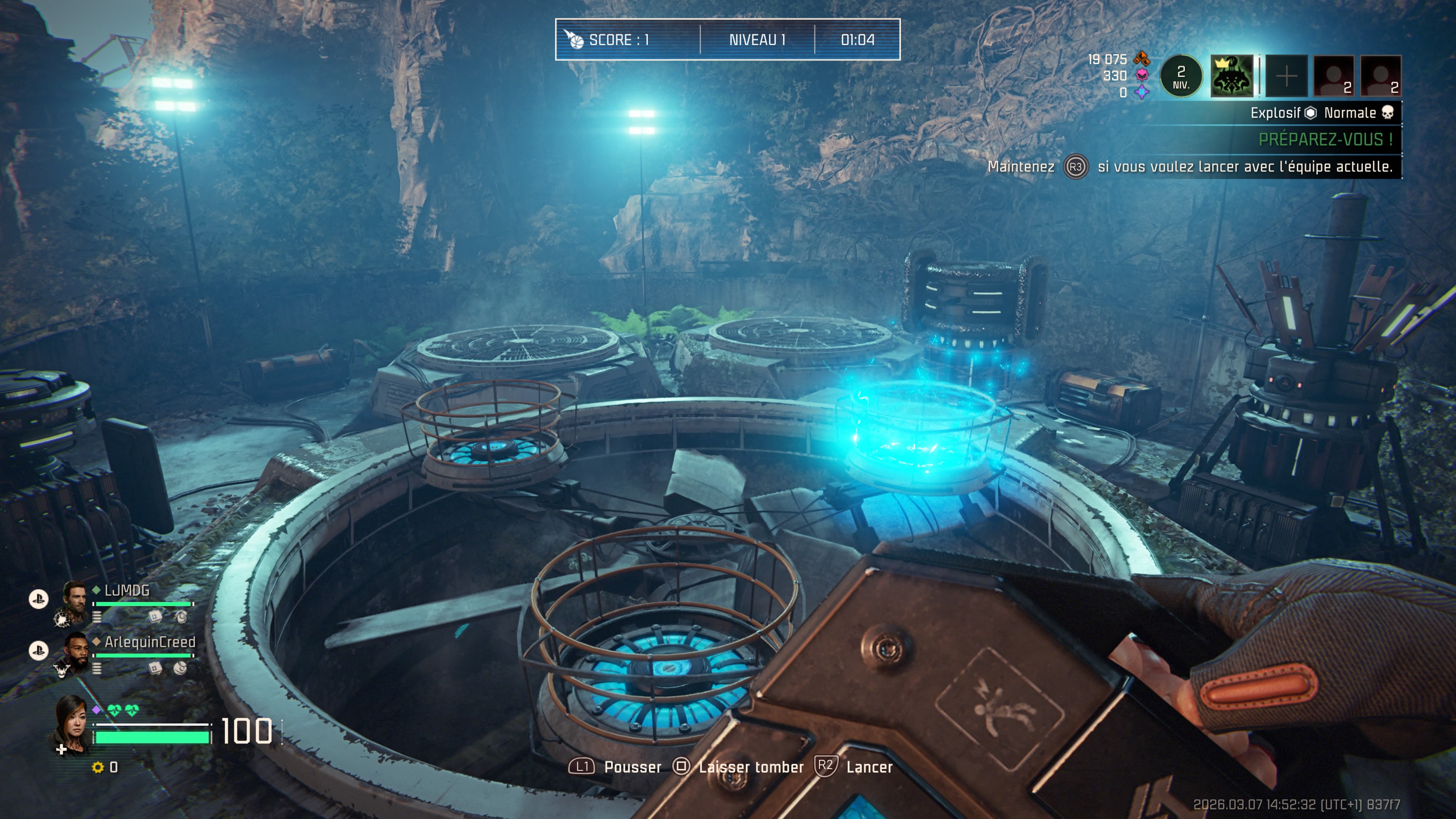Viewport: 1456px width, 819px height.
Task: Select the plus-sign empty squad slot
Action: pyautogui.click(x=1286, y=76)
